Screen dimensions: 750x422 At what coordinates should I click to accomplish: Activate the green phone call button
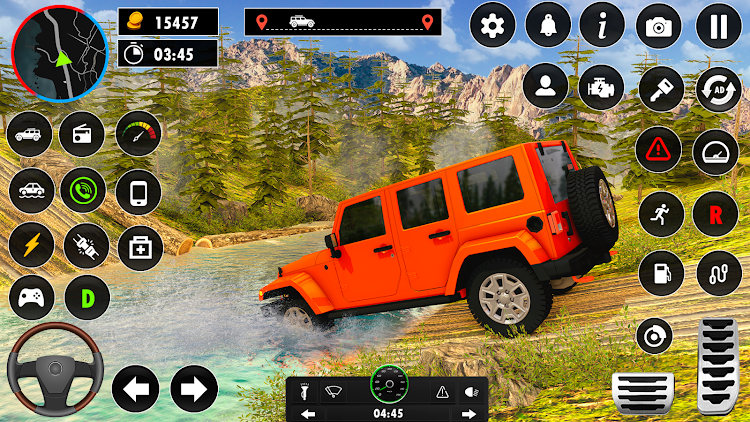[x=82, y=189]
